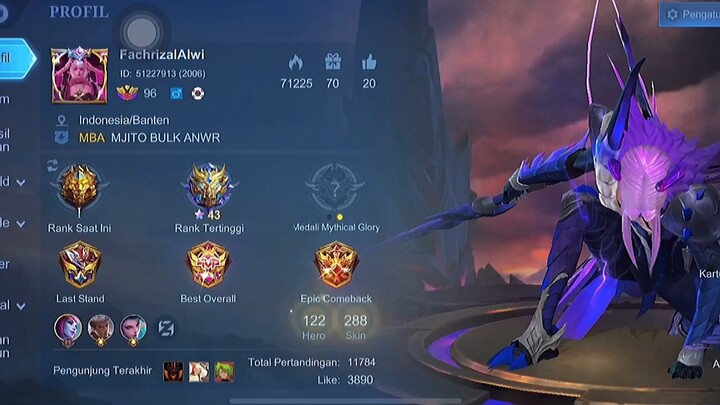Select the Best Overall achievement badge
The width and height of the screenshot is (720, 405).
pos(208,265)
